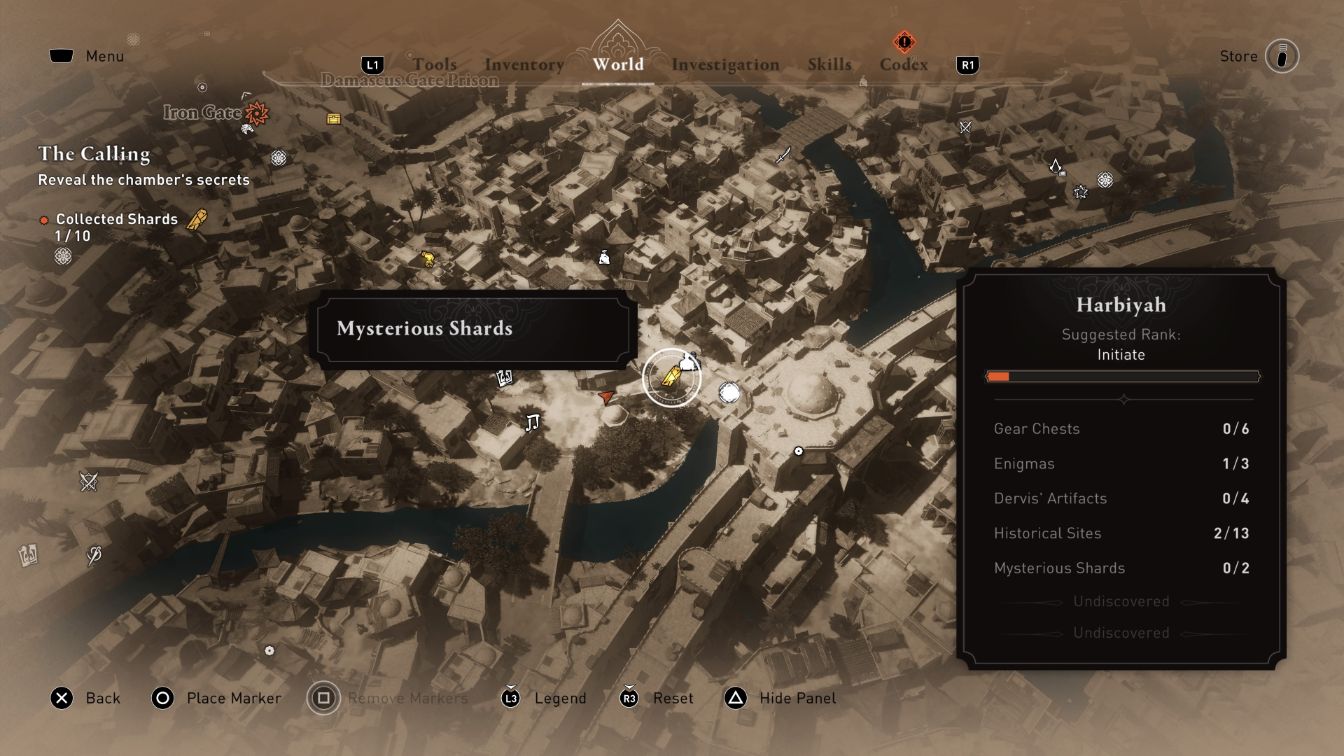Screen dimensions: 1344x756
Task: Select the orange waypoint marker on the map
Action: (606, 397)
